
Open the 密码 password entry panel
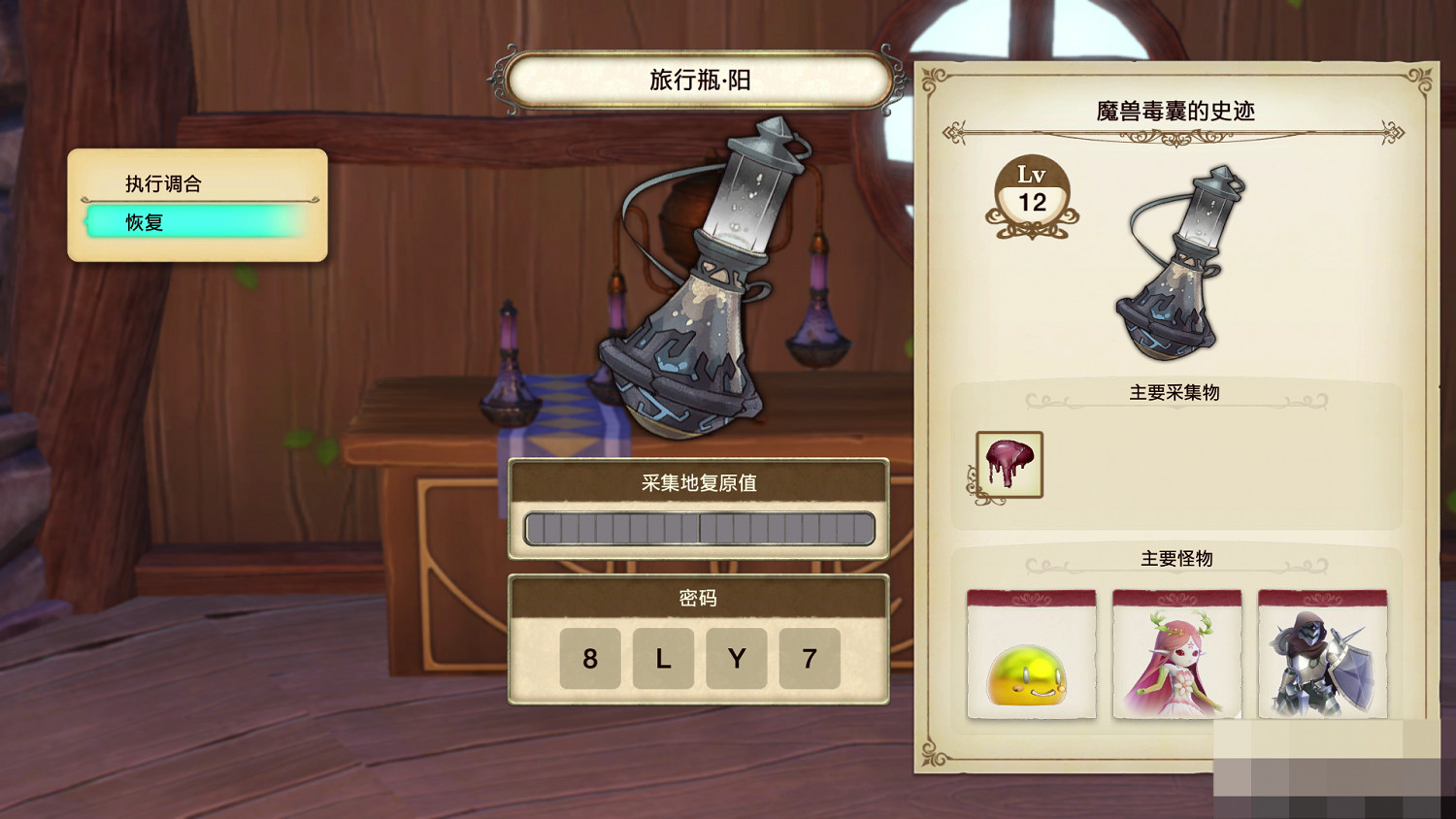(699, 600)
